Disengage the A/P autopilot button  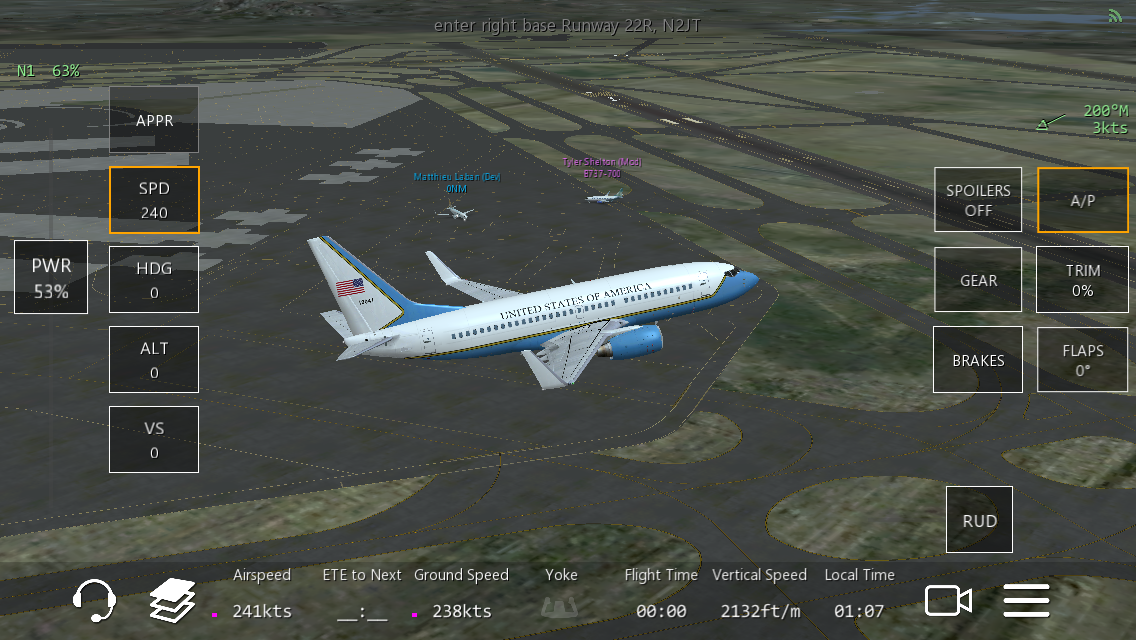tap(1082, 200)
